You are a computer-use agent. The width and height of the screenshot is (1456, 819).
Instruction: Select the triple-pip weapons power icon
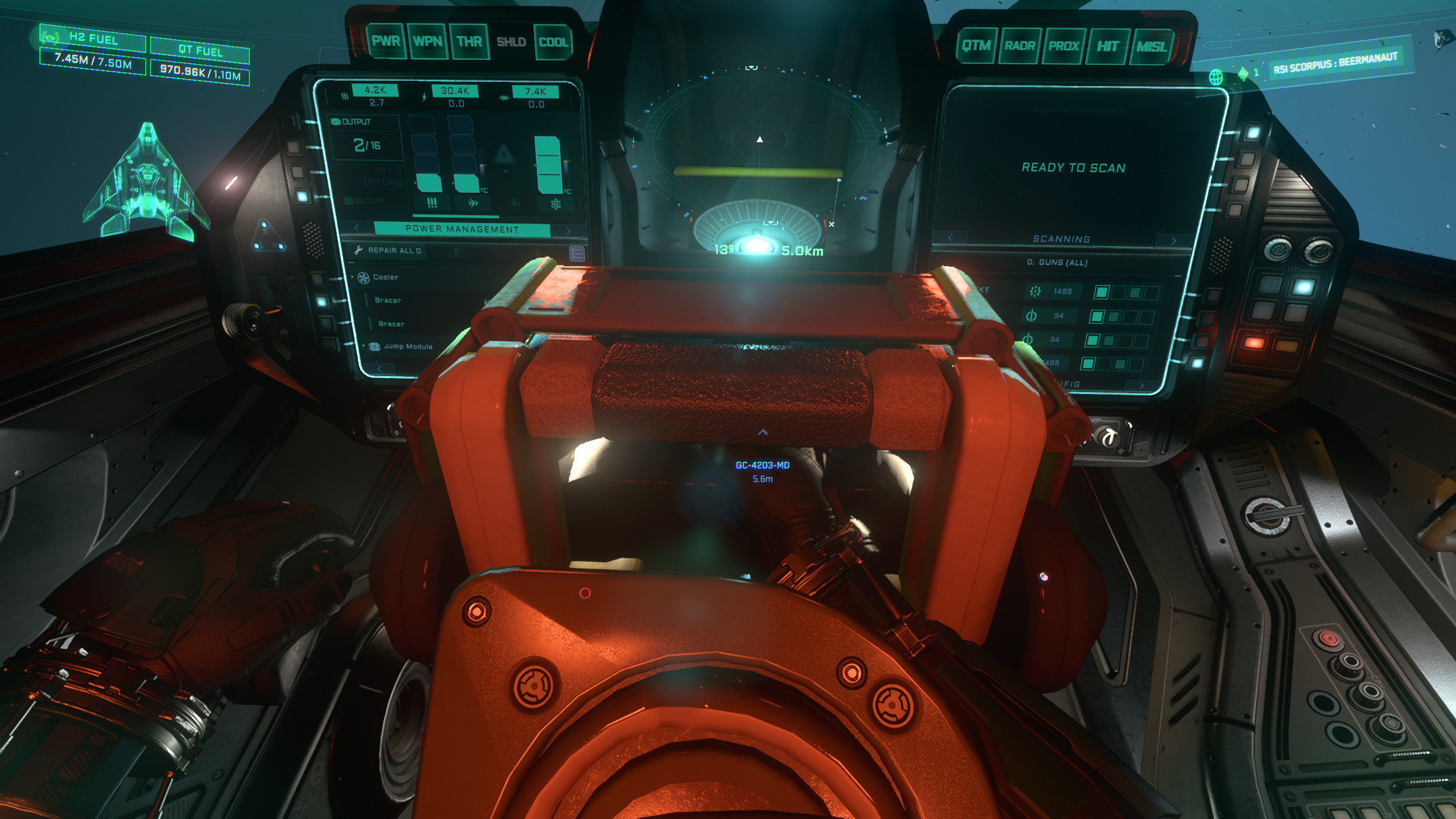(x=432, y=203)
